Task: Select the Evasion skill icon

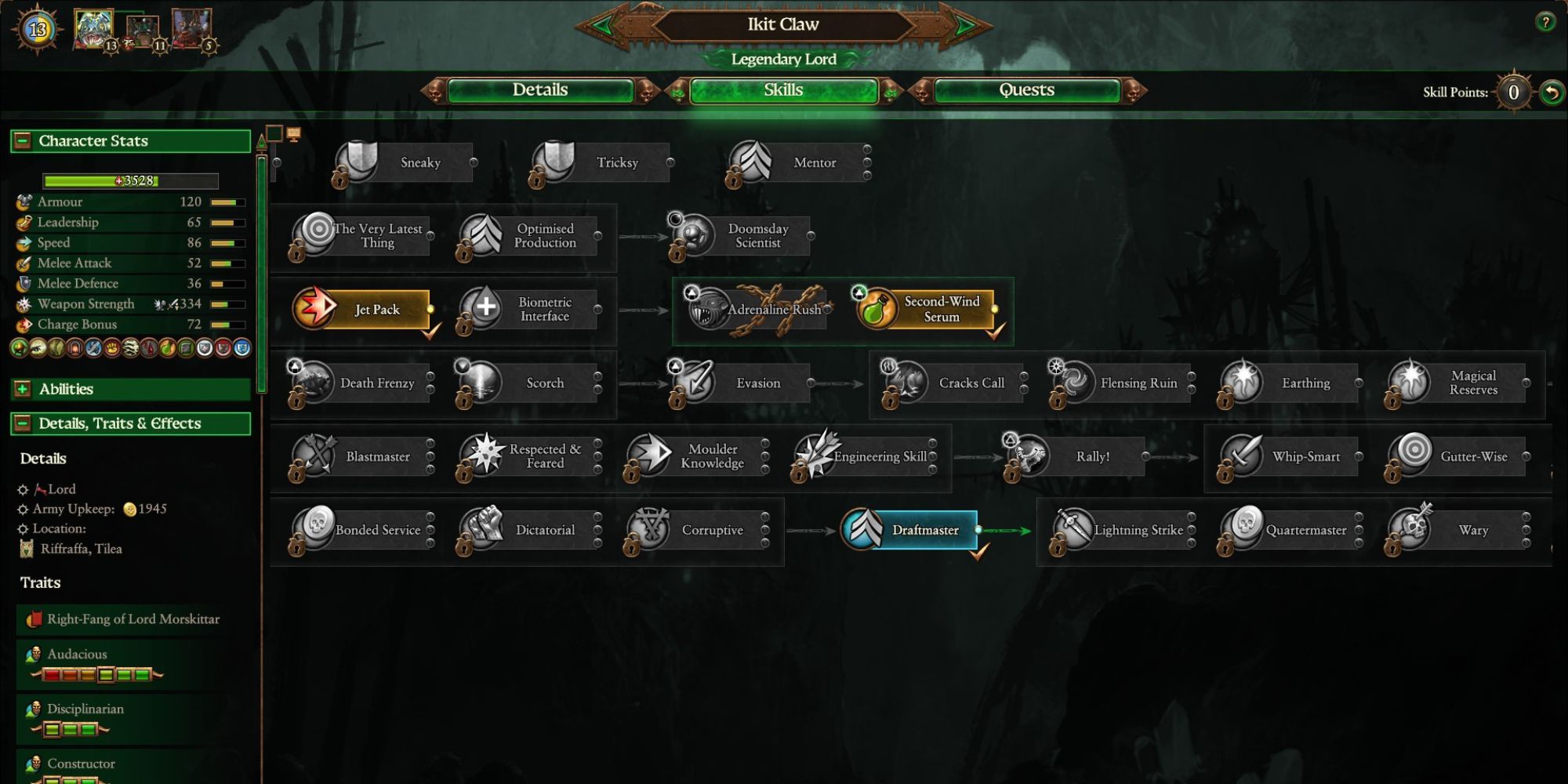Action: click(693, 383)
